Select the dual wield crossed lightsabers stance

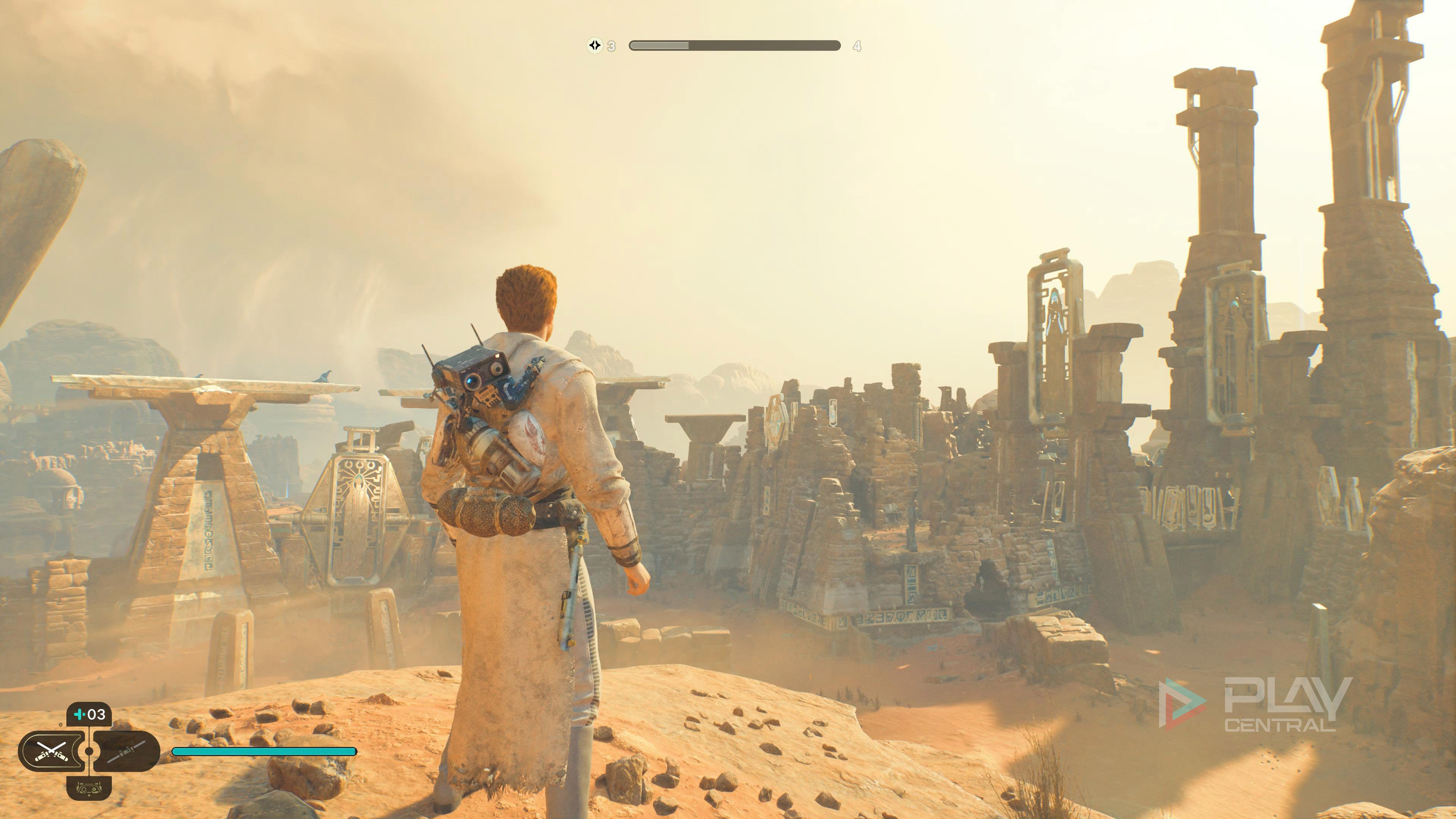point(52,751)
